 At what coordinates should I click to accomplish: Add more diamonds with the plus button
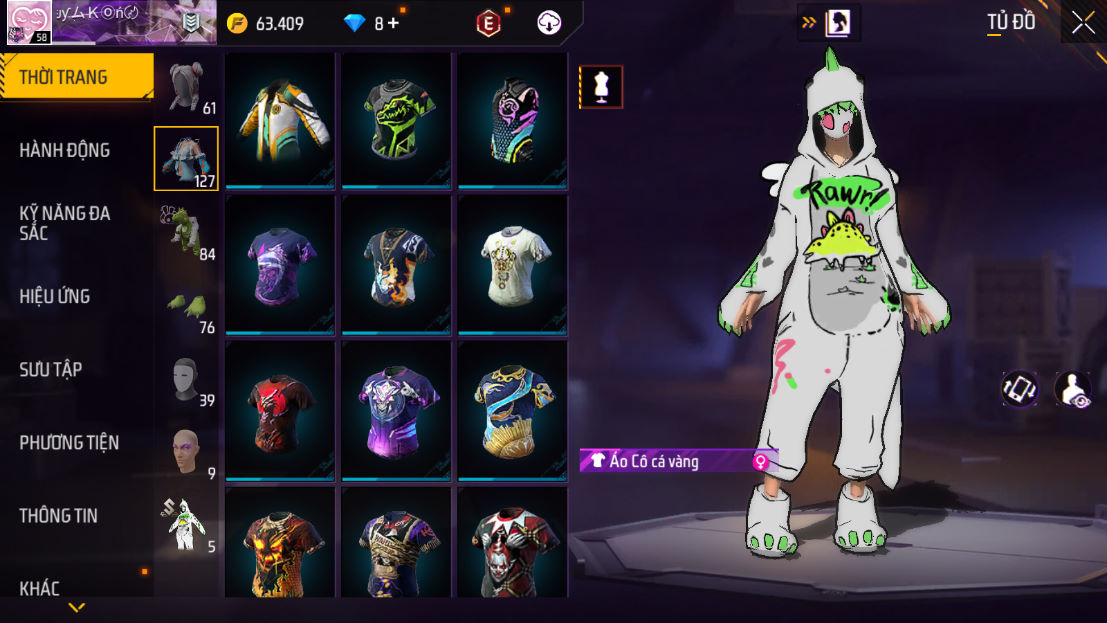pyautogui.click(x=393, y=23)
